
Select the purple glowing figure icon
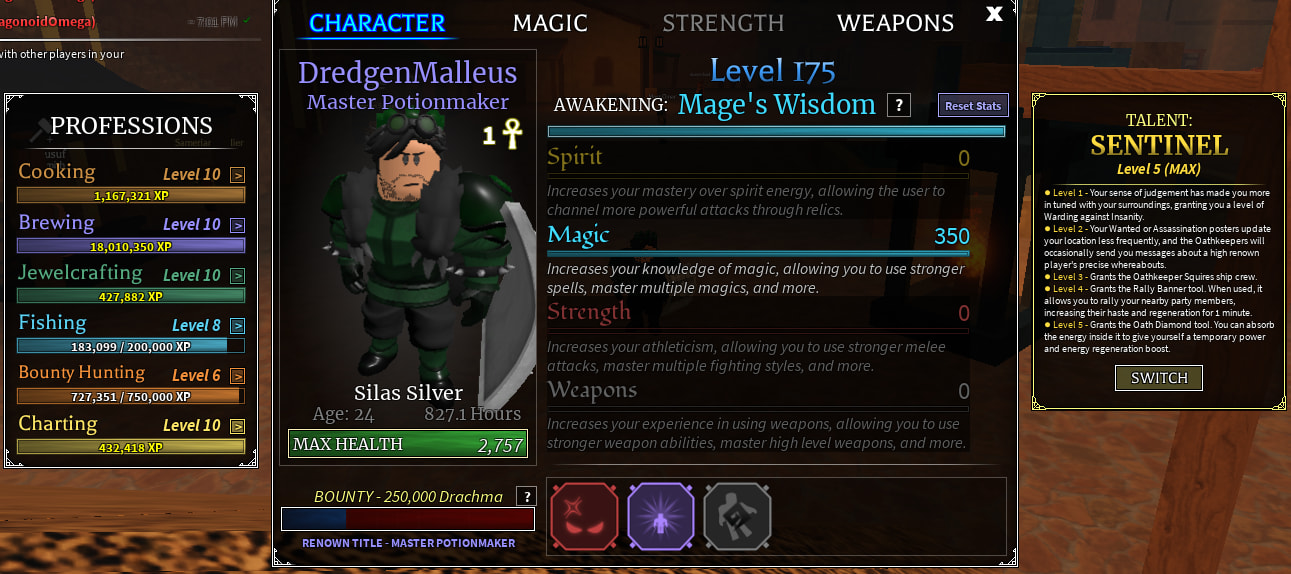click(x=661, y=516)
